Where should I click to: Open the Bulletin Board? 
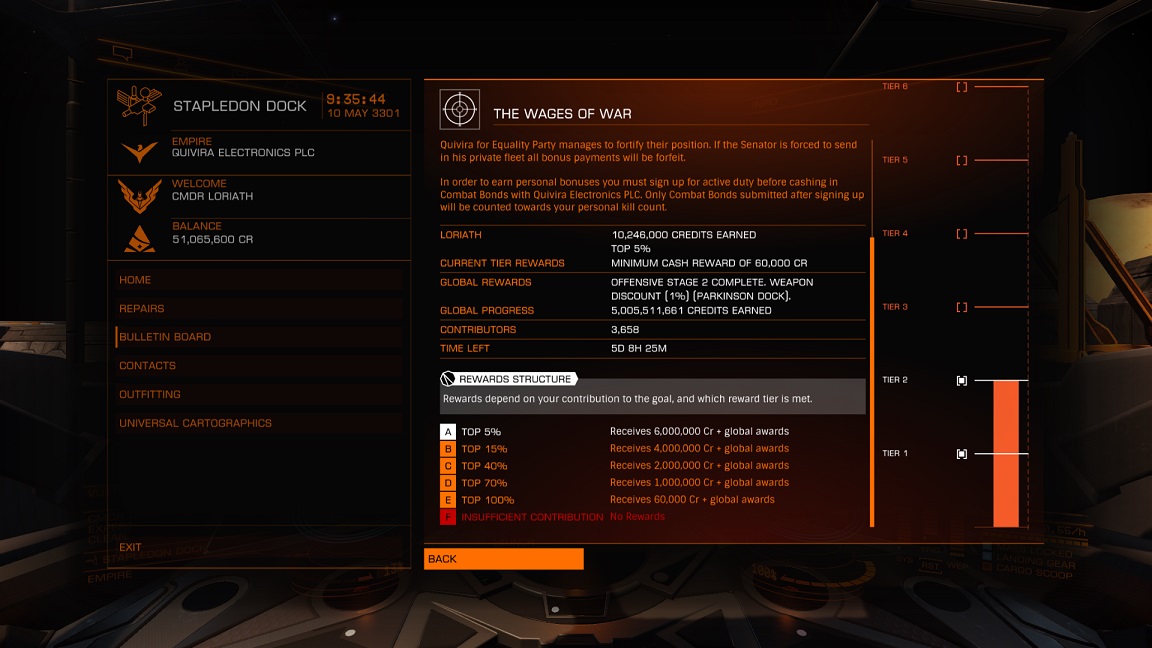coord(165,337)
